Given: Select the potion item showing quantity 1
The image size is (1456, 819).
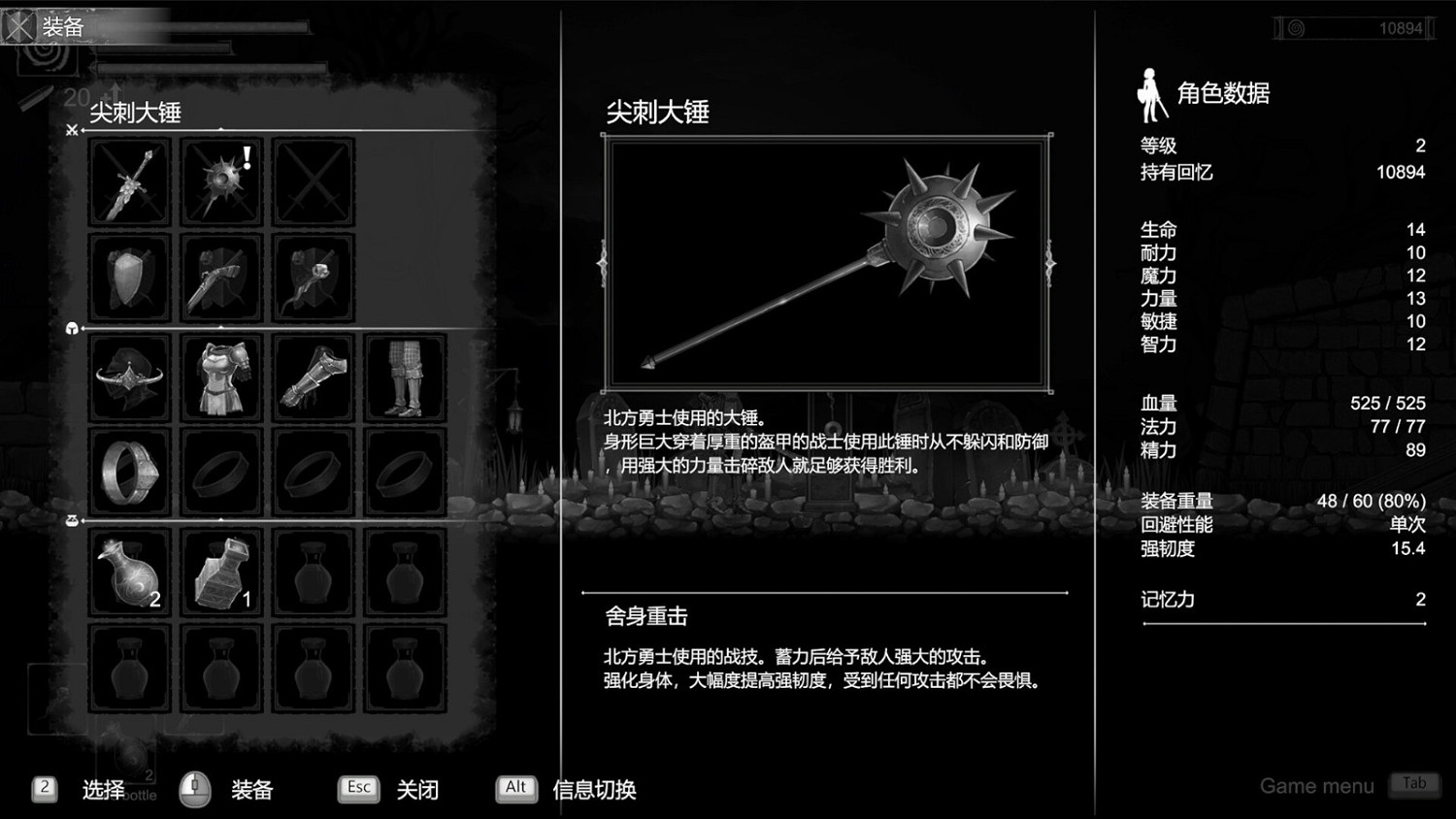Looking at the screenshot, I should click(x=220, y=573).
